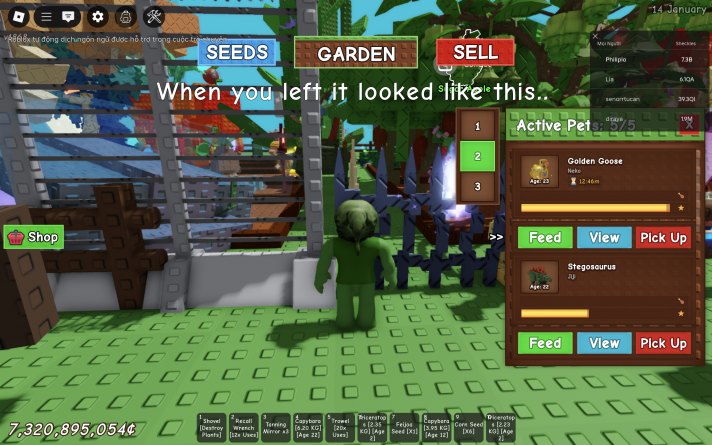This screenshot has height=445, width=712.
Task: Select the Shovel hotbar slot
Action: coord(211,427)
